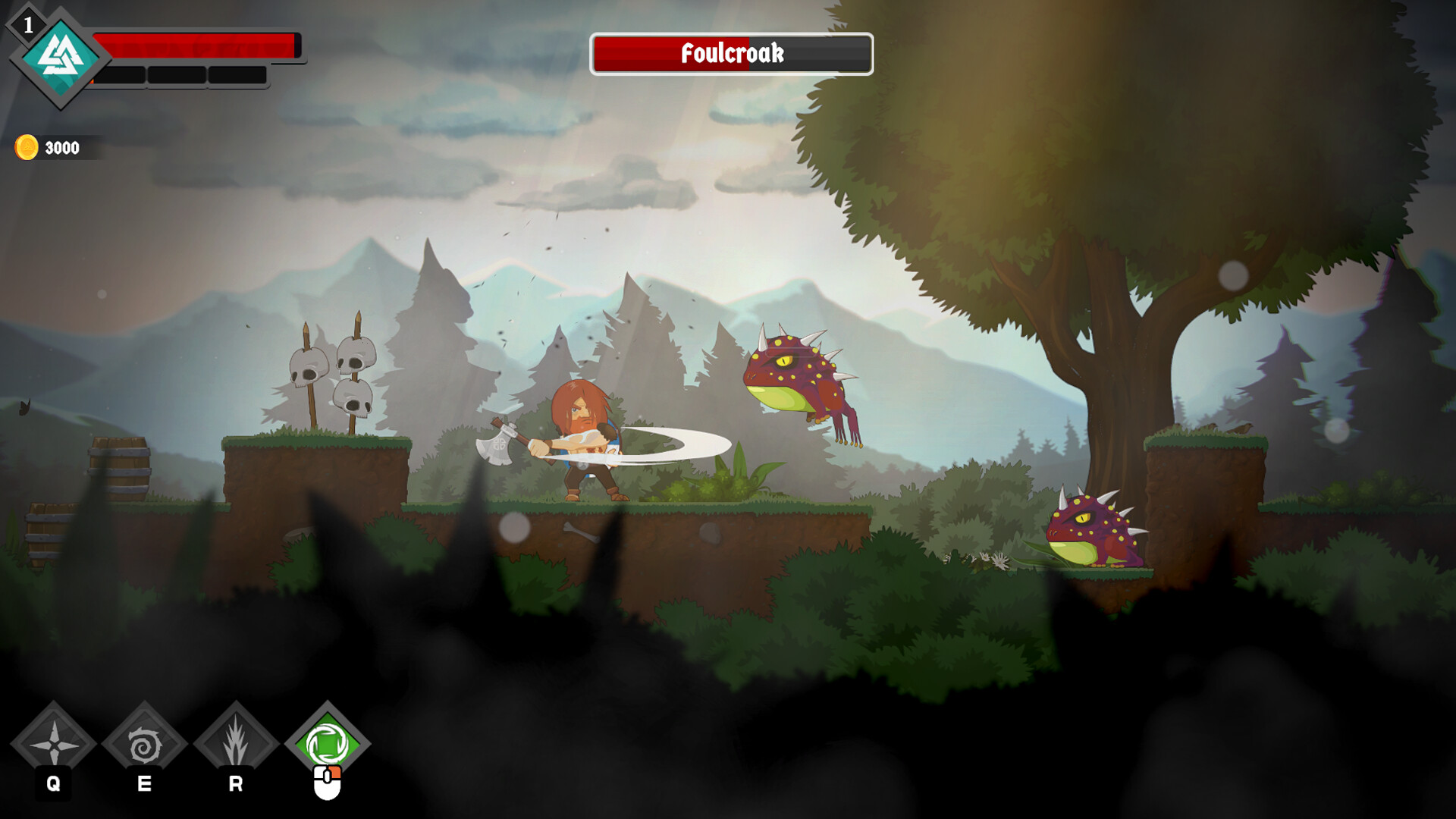
Task: Click the mouse button binding indicator
Action: pos(329,781)
